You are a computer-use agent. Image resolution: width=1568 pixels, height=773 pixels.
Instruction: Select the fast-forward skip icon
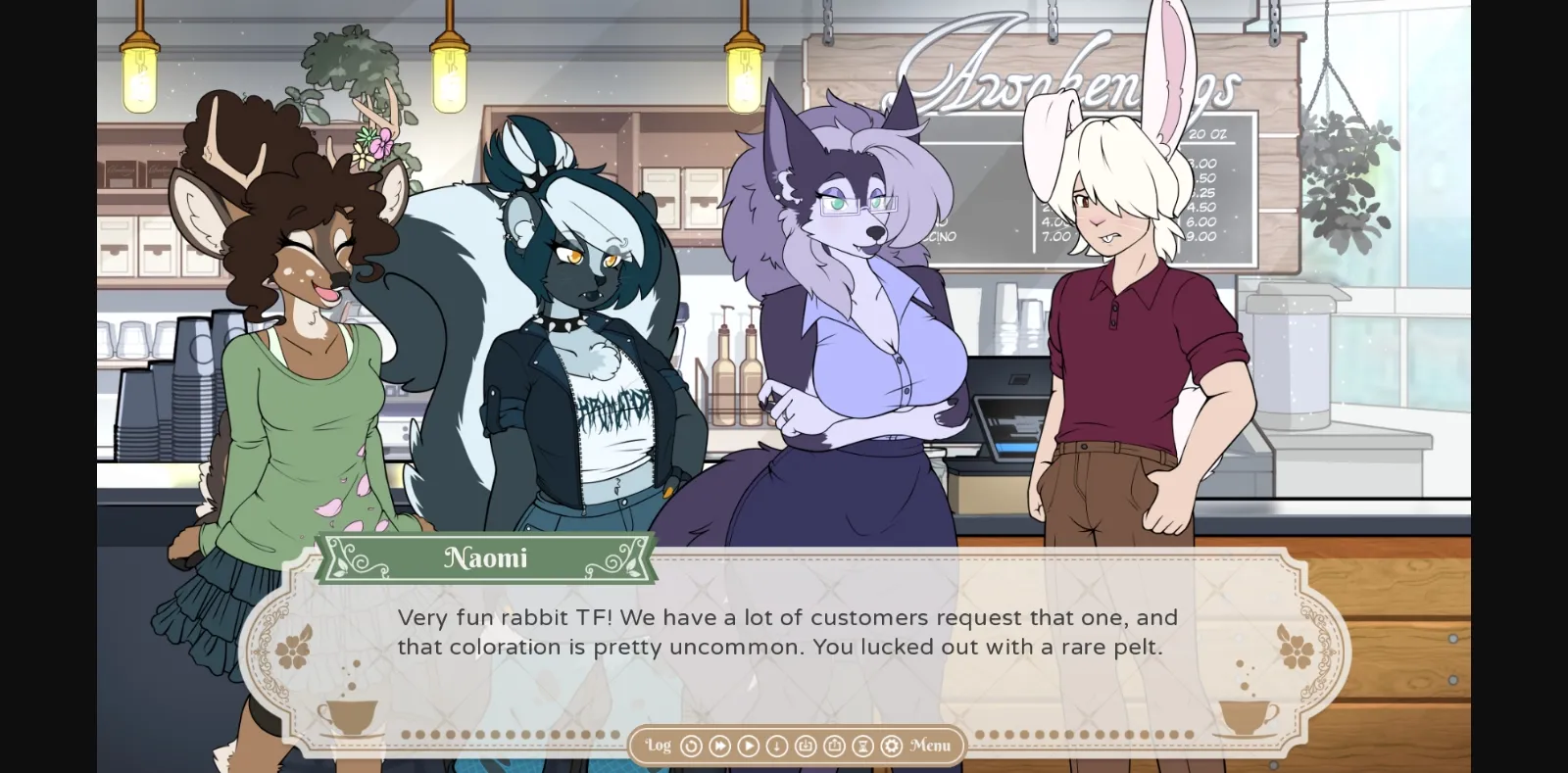pos(719,746)
